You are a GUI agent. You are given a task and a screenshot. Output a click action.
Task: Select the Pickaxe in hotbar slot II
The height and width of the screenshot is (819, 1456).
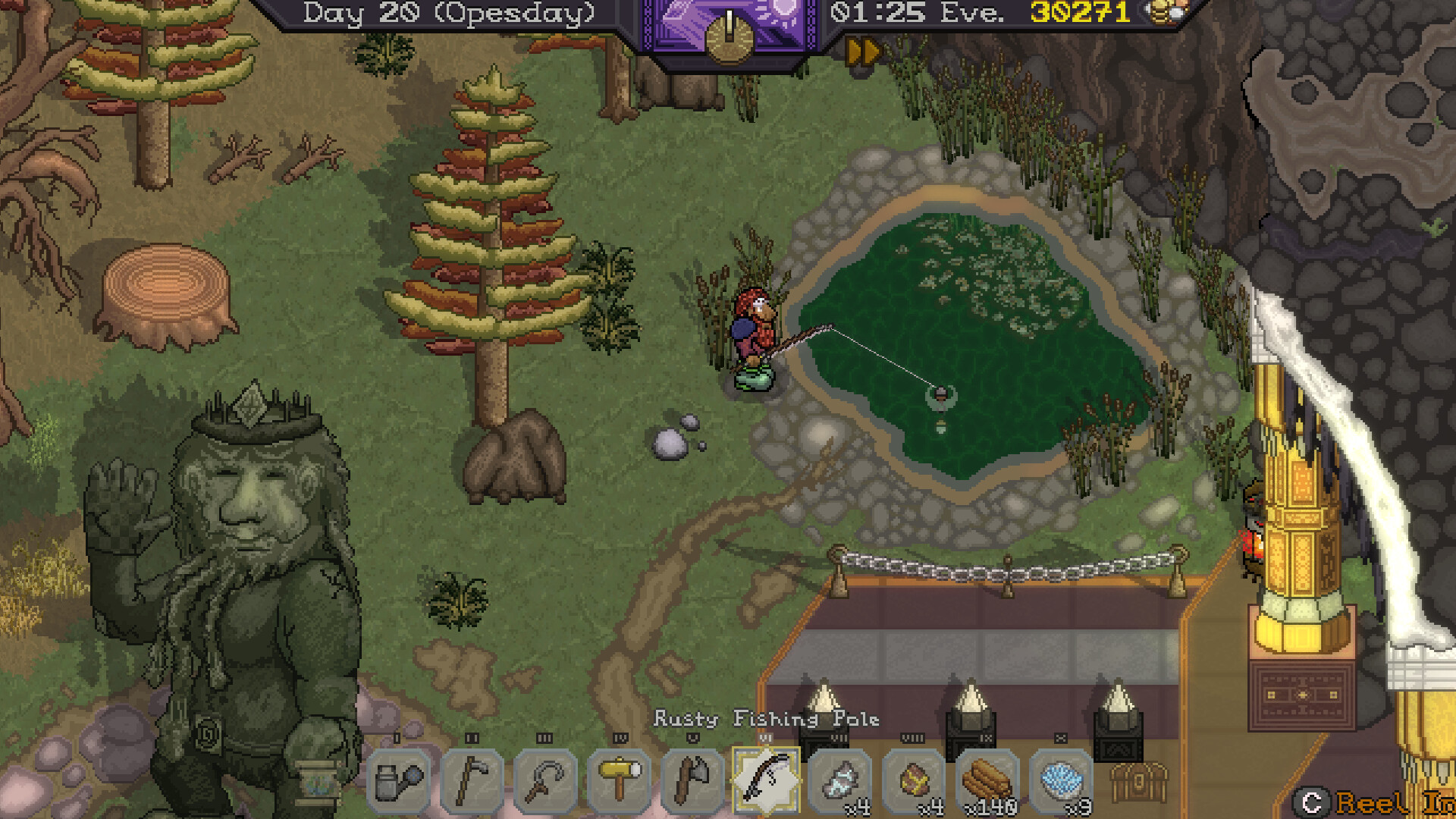point(472,781)
